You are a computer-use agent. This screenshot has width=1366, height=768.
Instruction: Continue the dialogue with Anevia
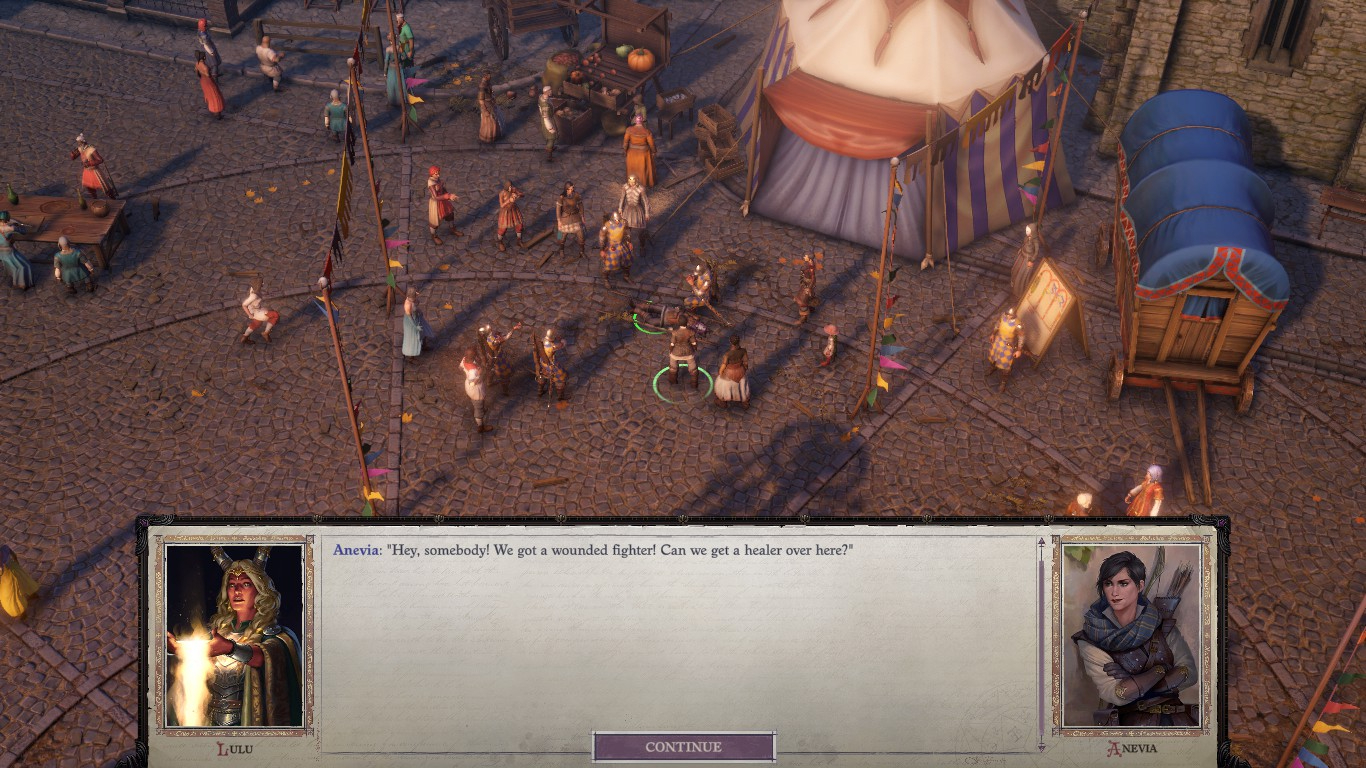click(x=684, y=747)
